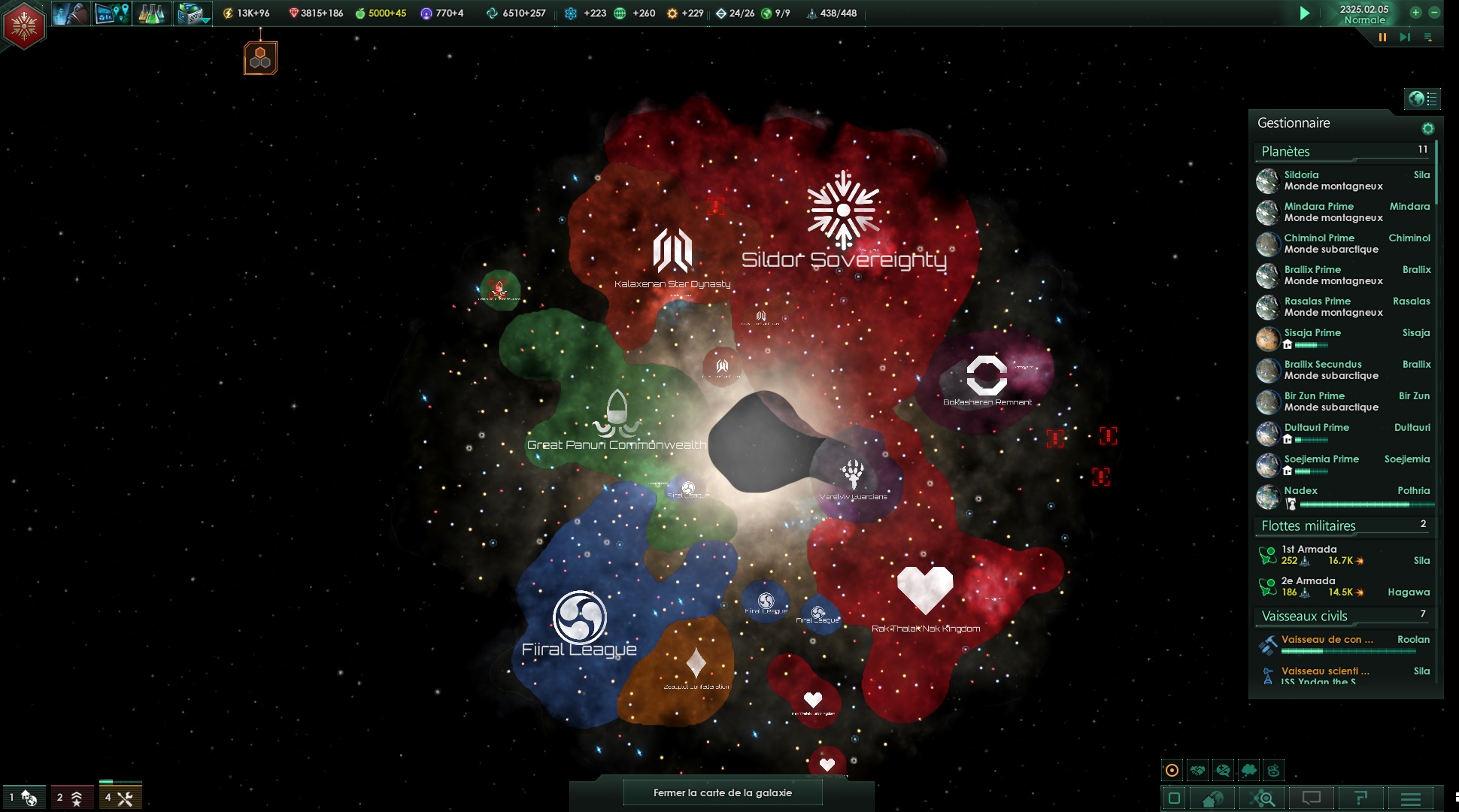
Task: Click the orange hexagon notification icon
Action: pyautogui.click(x=260, y=58)
